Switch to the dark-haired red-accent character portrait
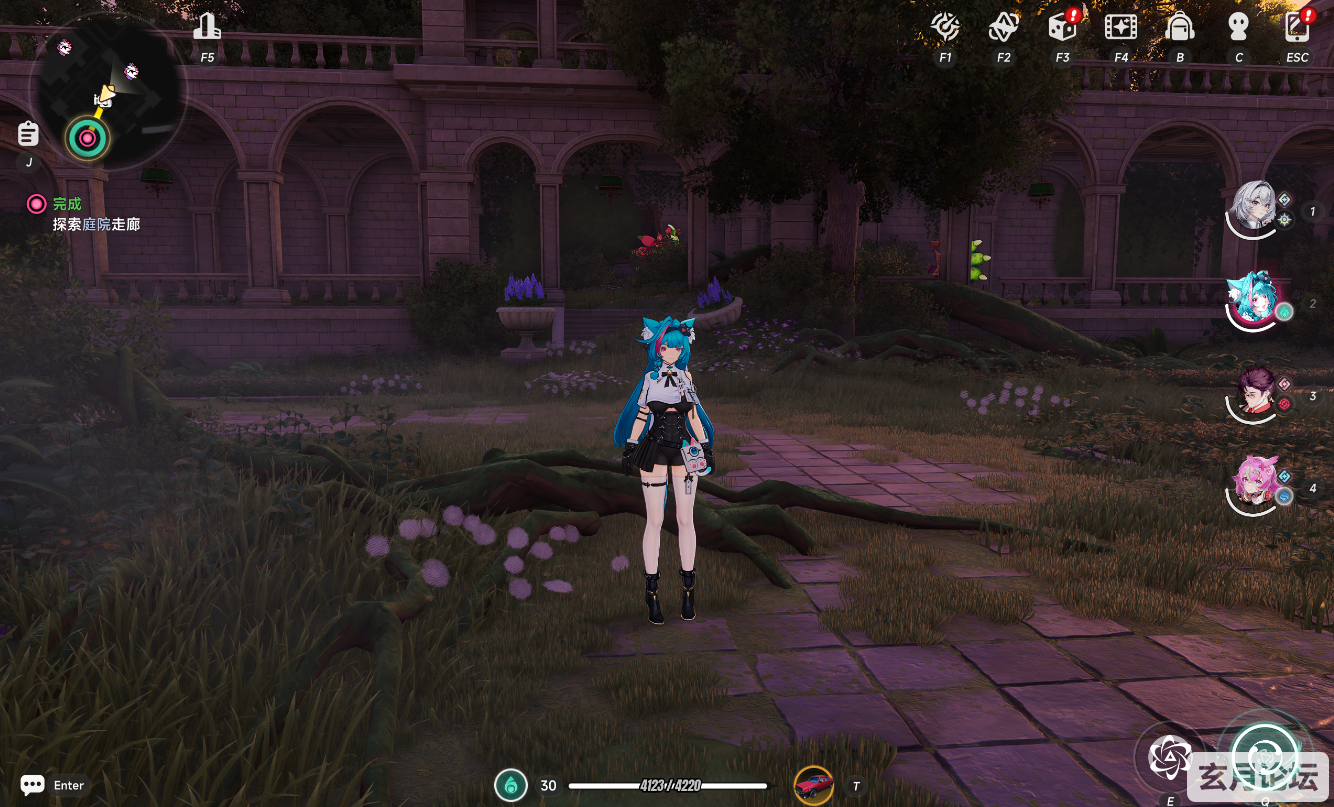Screen dimensions: 1334x807 click(x=1253, y=393)
